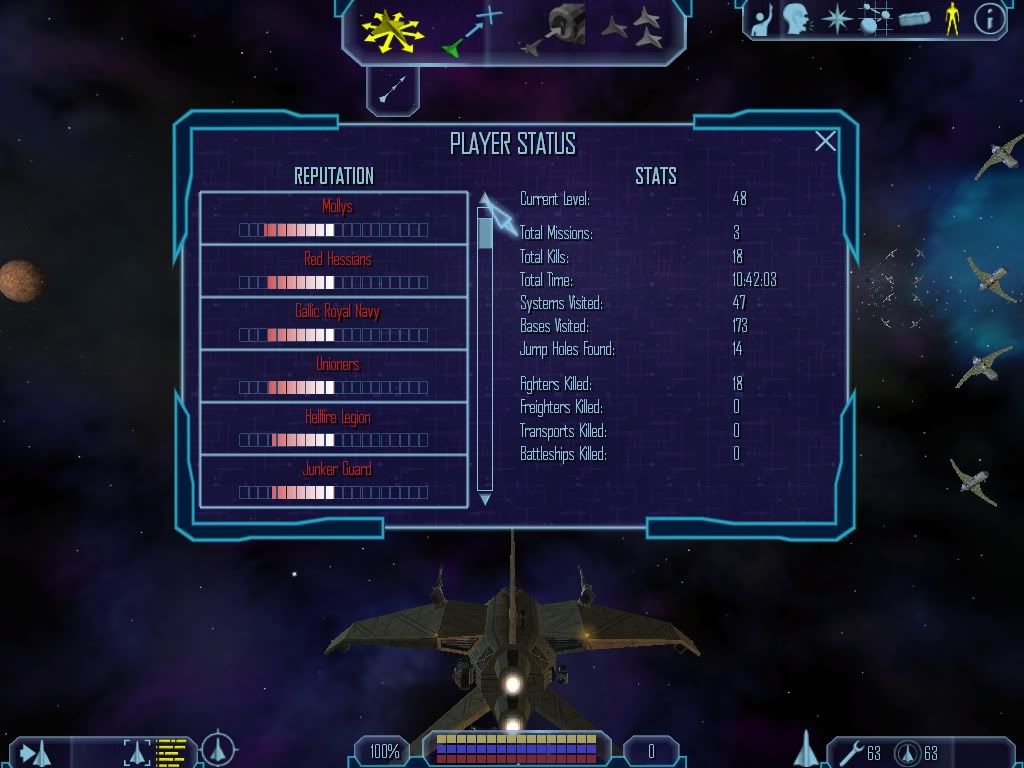Toggle the yellow Player Status figure icon
Image resolution: width=1024 pixels, height=768 pixels.
click(952, 19)
